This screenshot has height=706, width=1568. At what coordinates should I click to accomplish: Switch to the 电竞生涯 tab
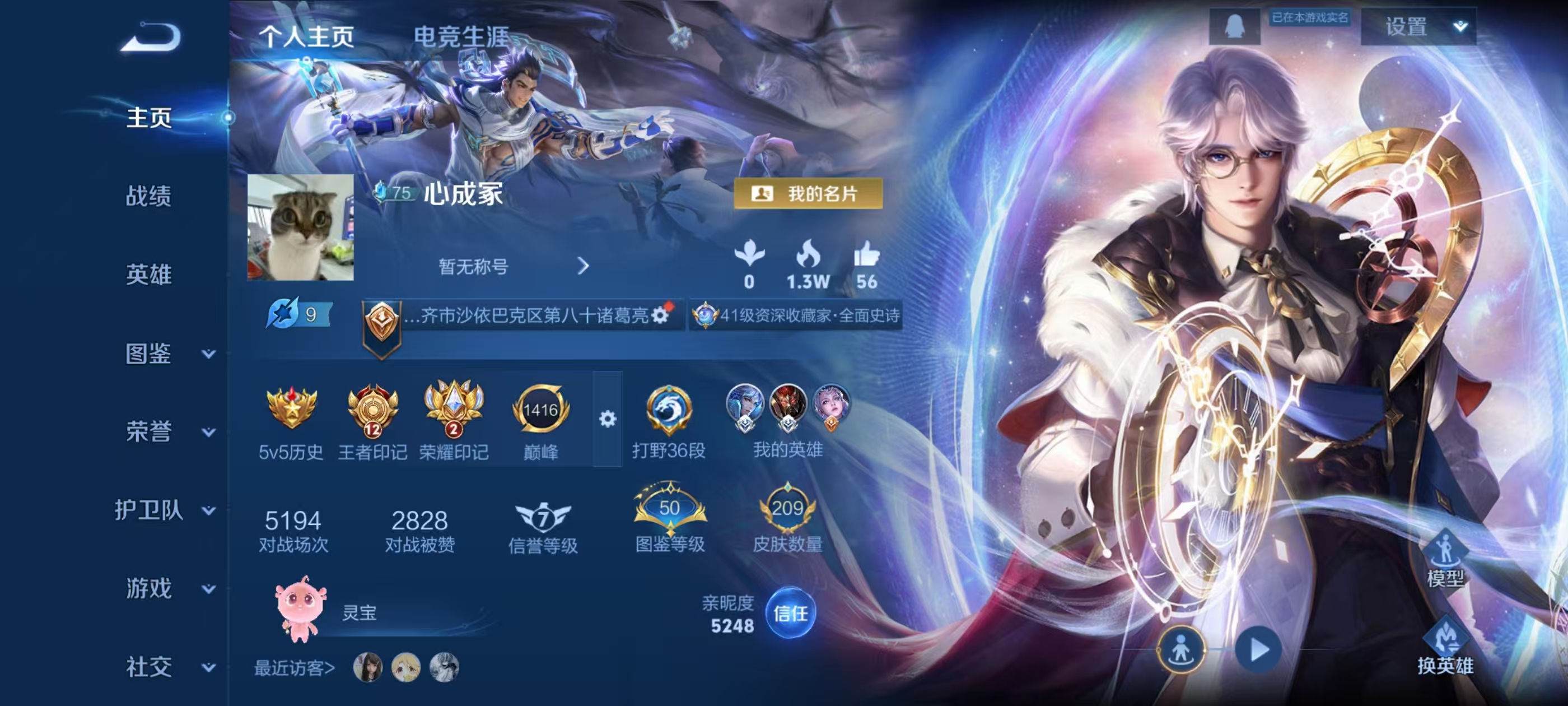tap(461, 36)
